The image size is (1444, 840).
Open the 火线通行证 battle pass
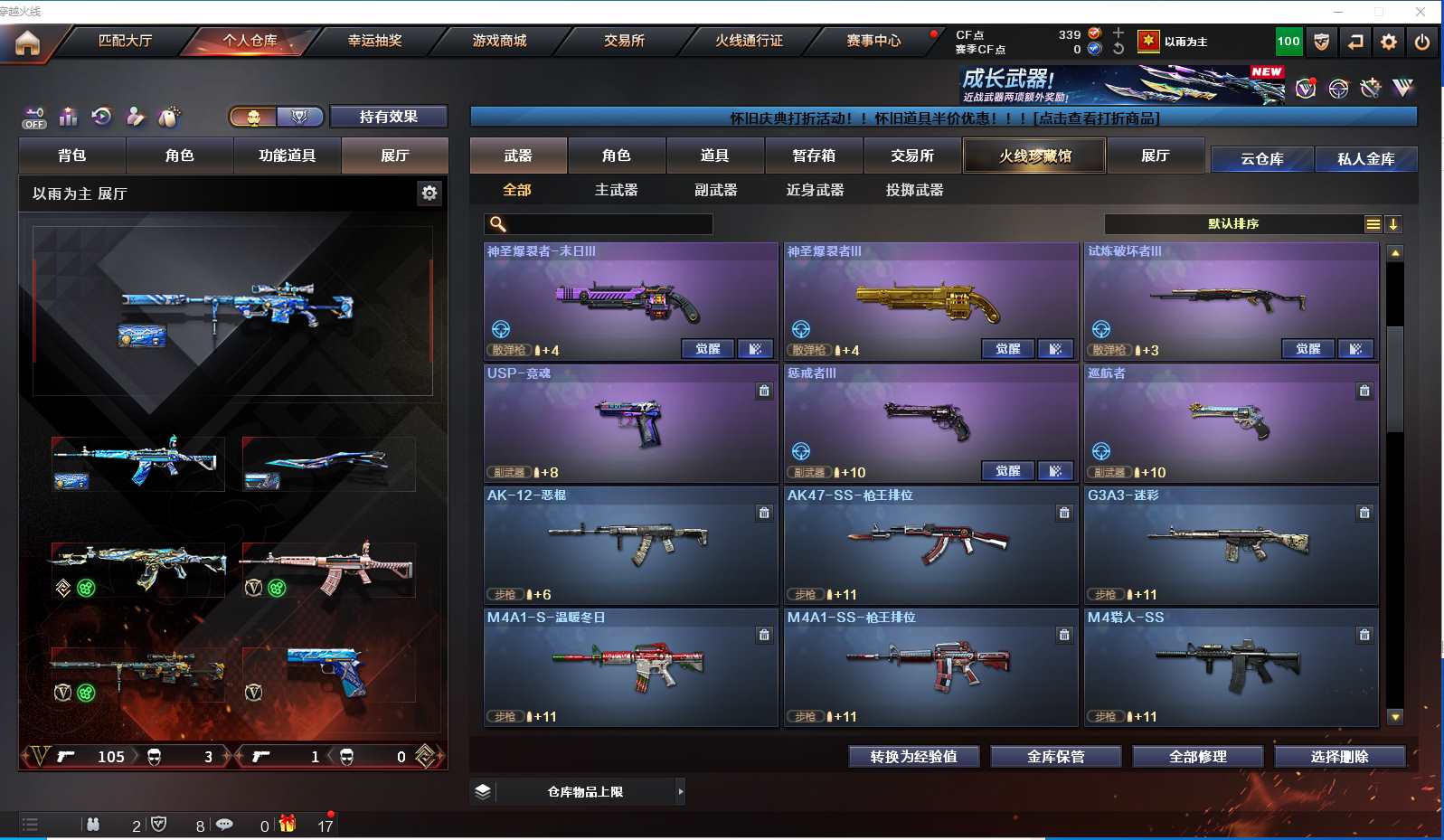point(749,41)
